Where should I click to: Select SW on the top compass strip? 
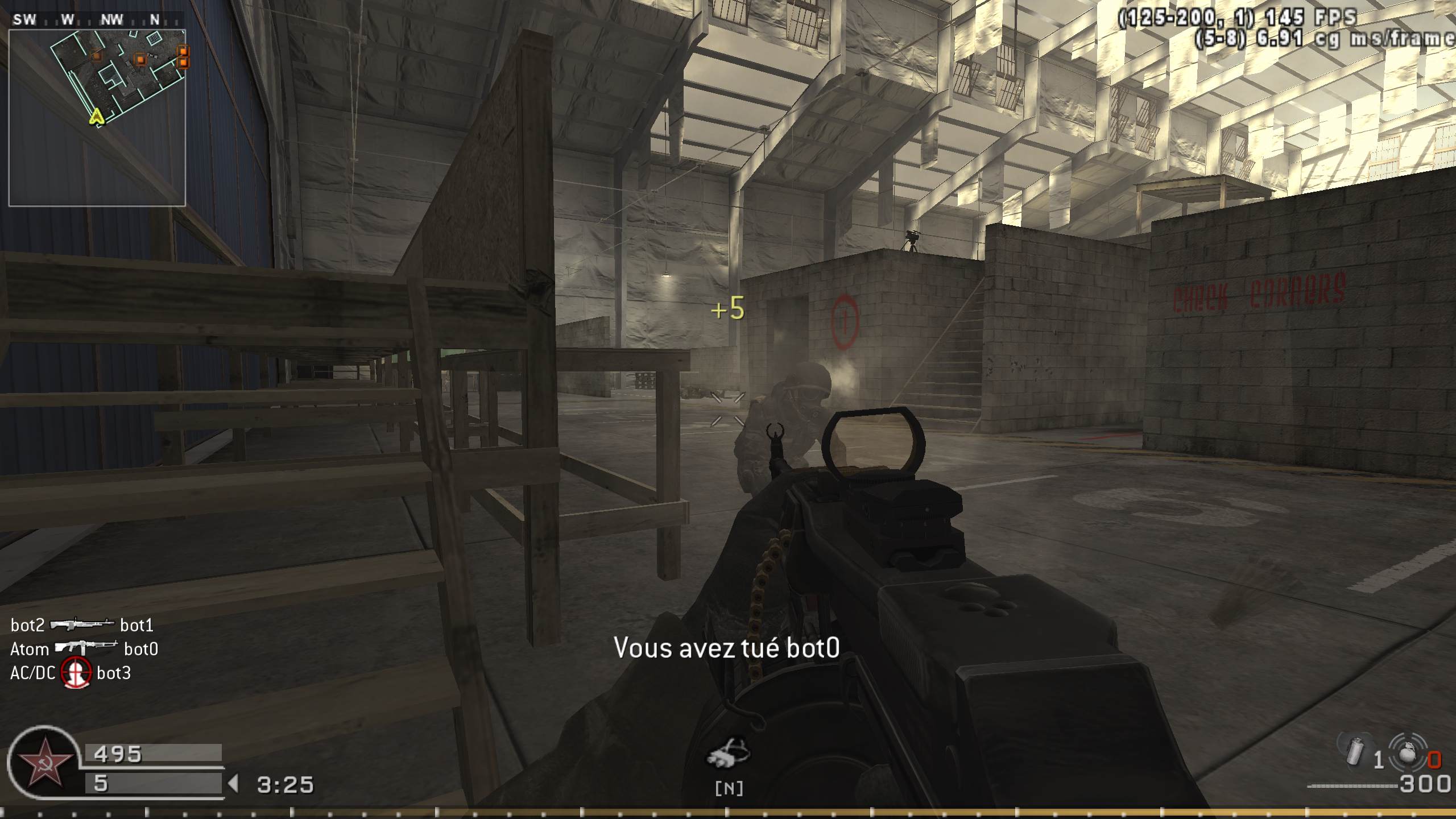click(x=24, y=19)
